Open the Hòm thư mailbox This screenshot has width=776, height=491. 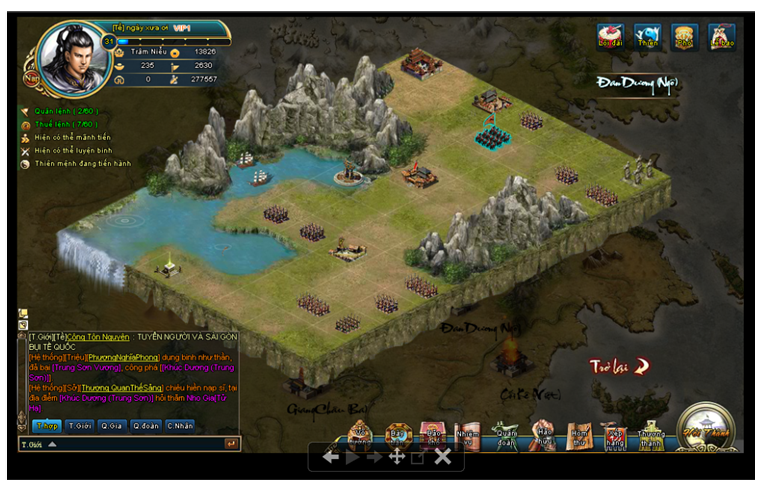tap(579, 434)
